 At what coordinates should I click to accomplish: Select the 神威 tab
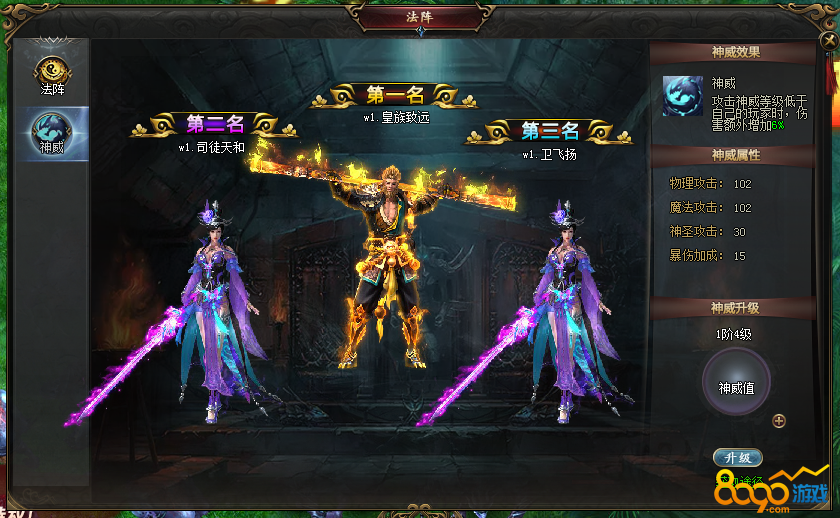(51, 132)
